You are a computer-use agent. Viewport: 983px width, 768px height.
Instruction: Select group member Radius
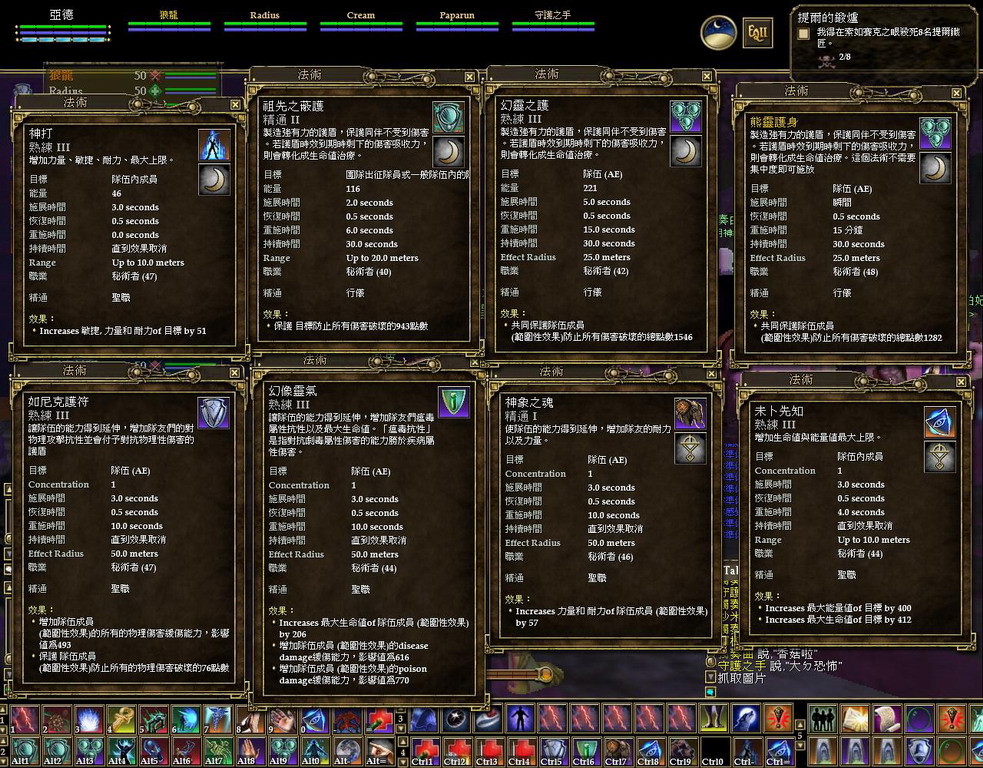click(265, 18)
